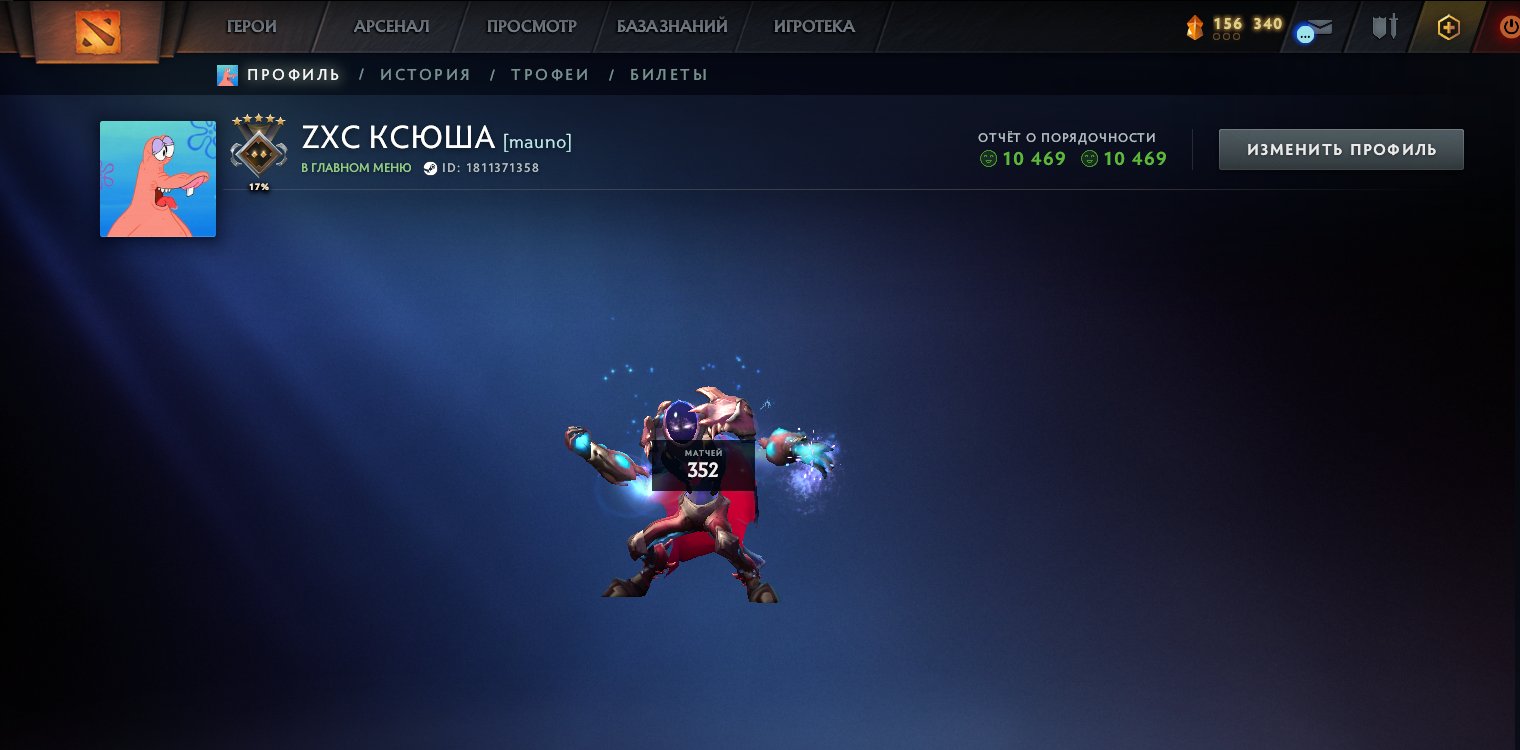Click the orange shards currency icon
This screenshot has height=750, width=1520.
pyautogui.click(x=1195, y=28)
